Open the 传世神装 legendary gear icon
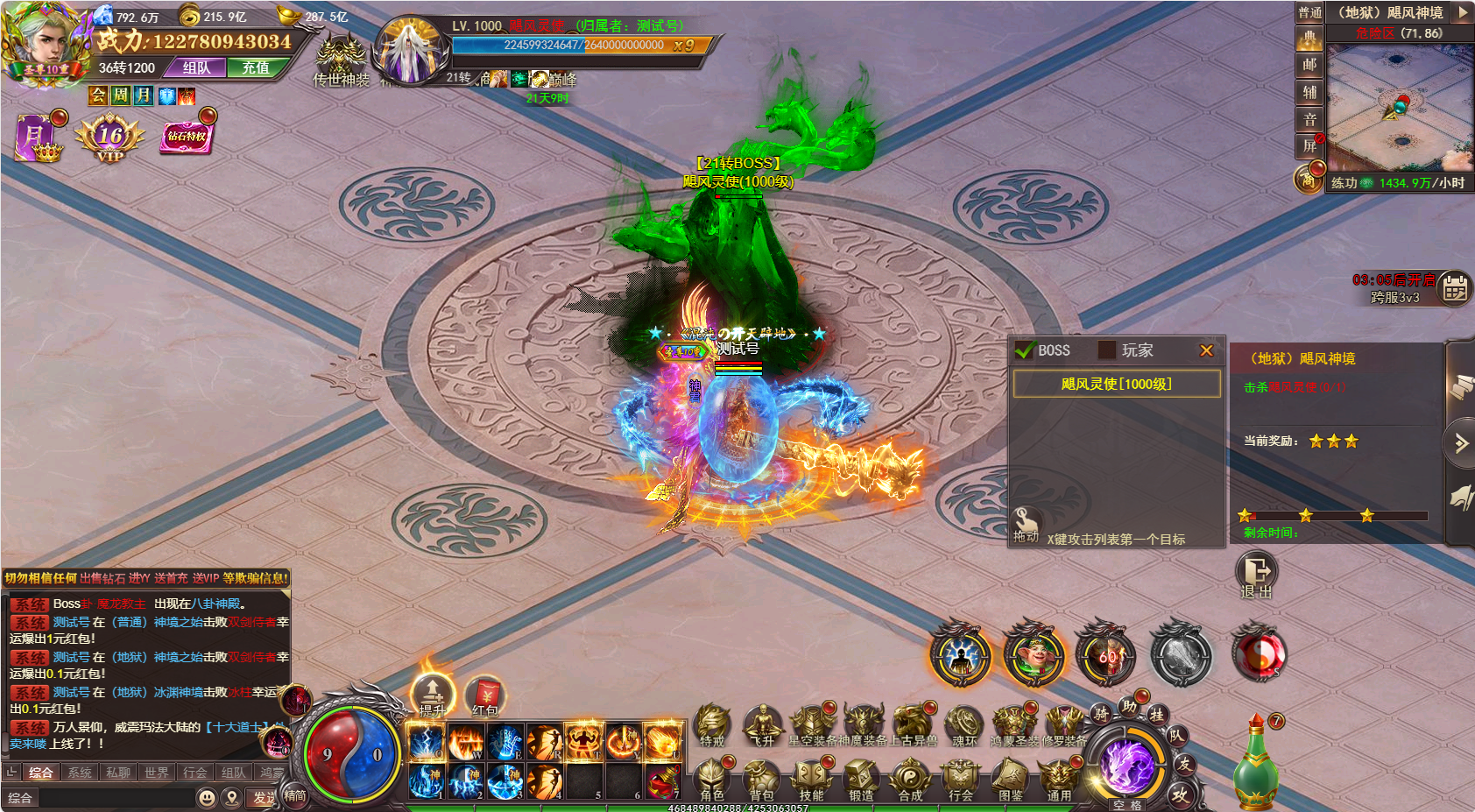 (341, 60)
